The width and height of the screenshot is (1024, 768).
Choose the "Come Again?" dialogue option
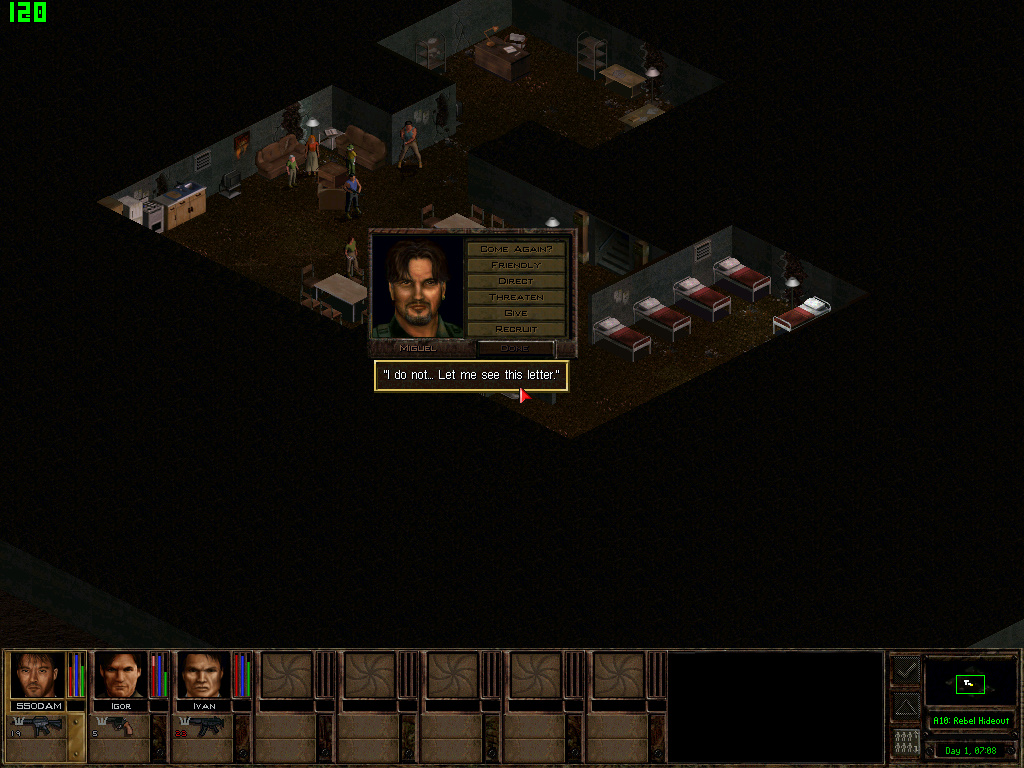click(516, 248)
